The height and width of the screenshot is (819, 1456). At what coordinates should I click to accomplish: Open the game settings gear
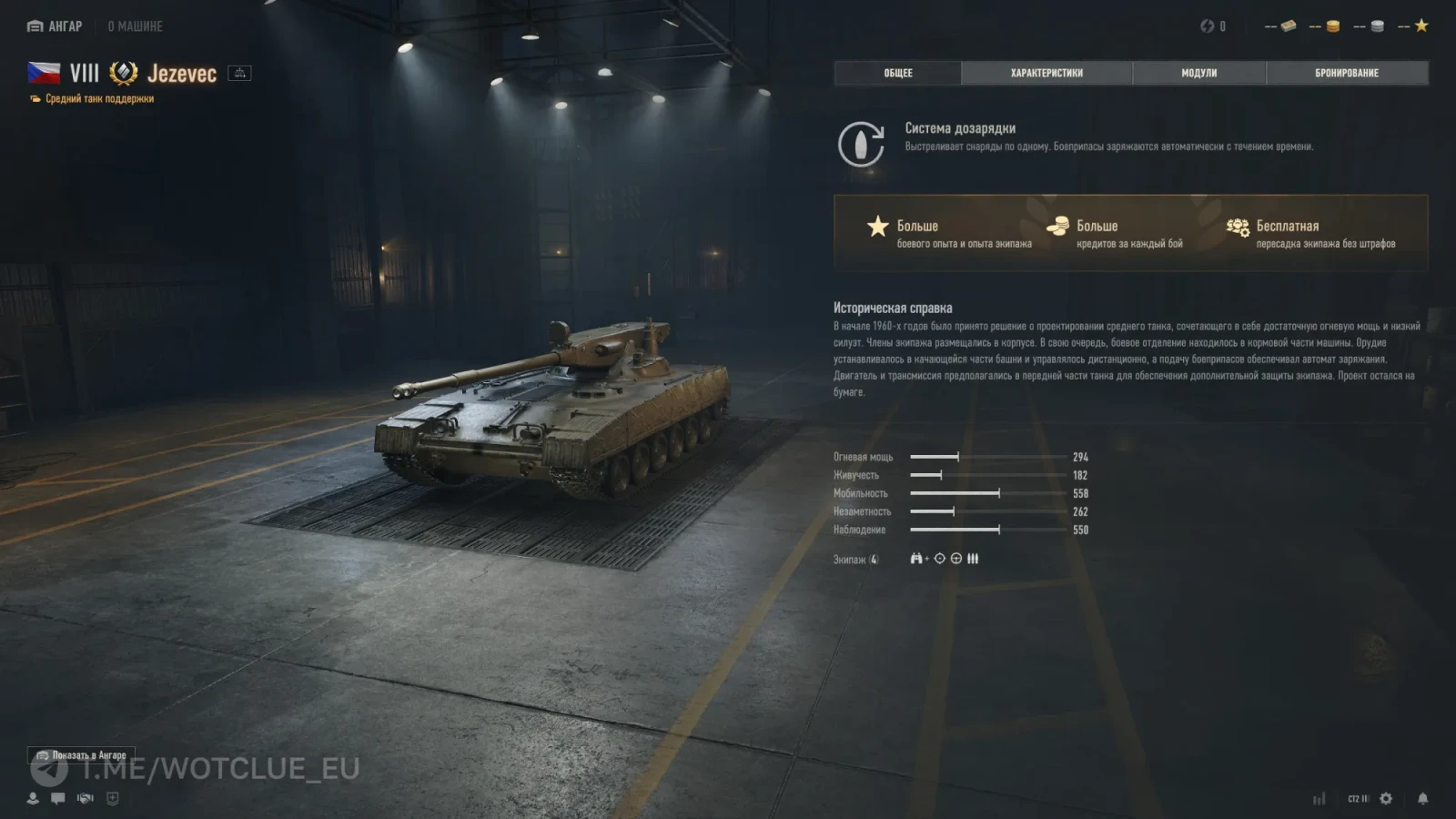pos(1386,798)
